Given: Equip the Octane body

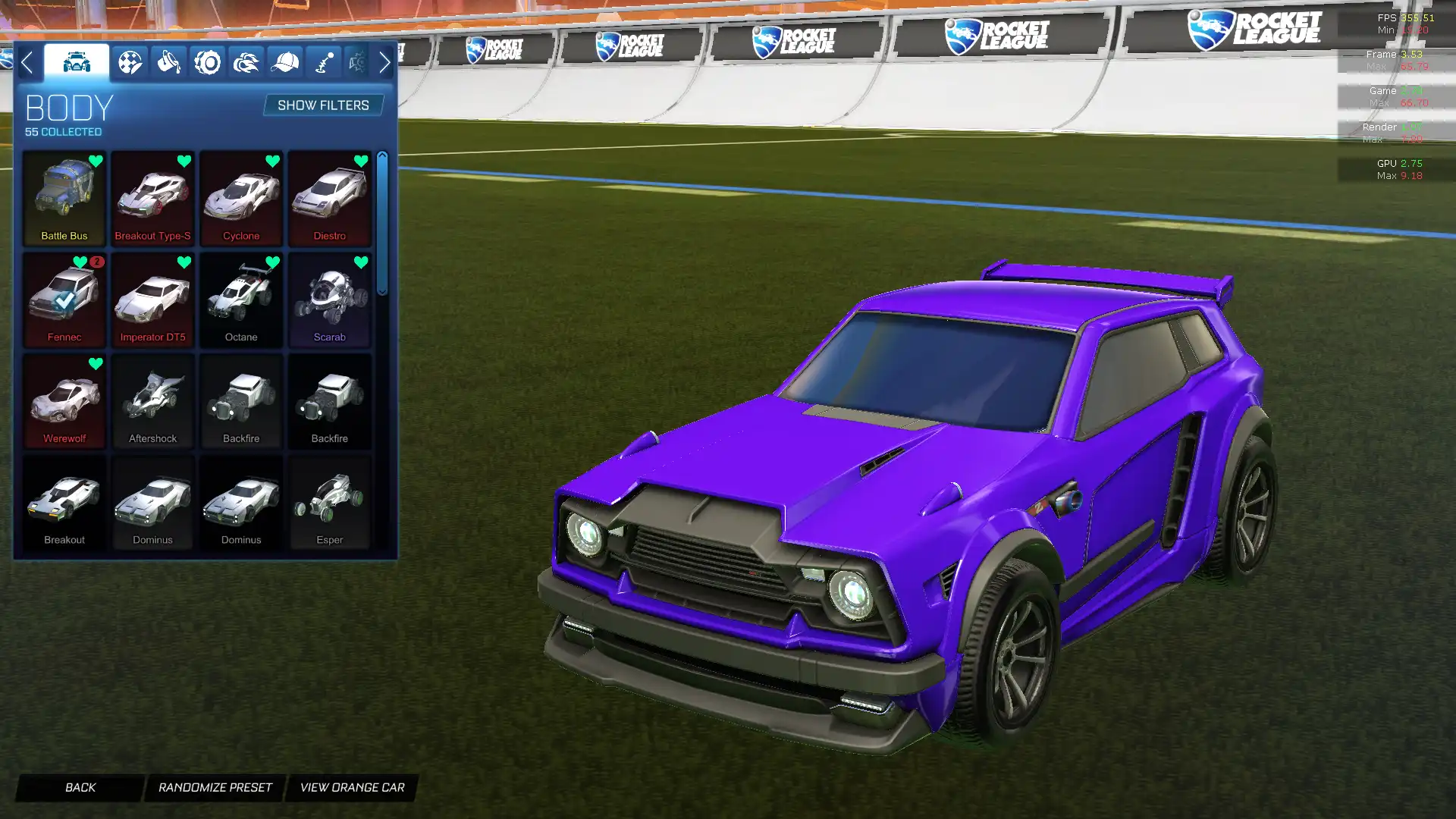Looking at the screenshot, I should click(x=241, y=300).
